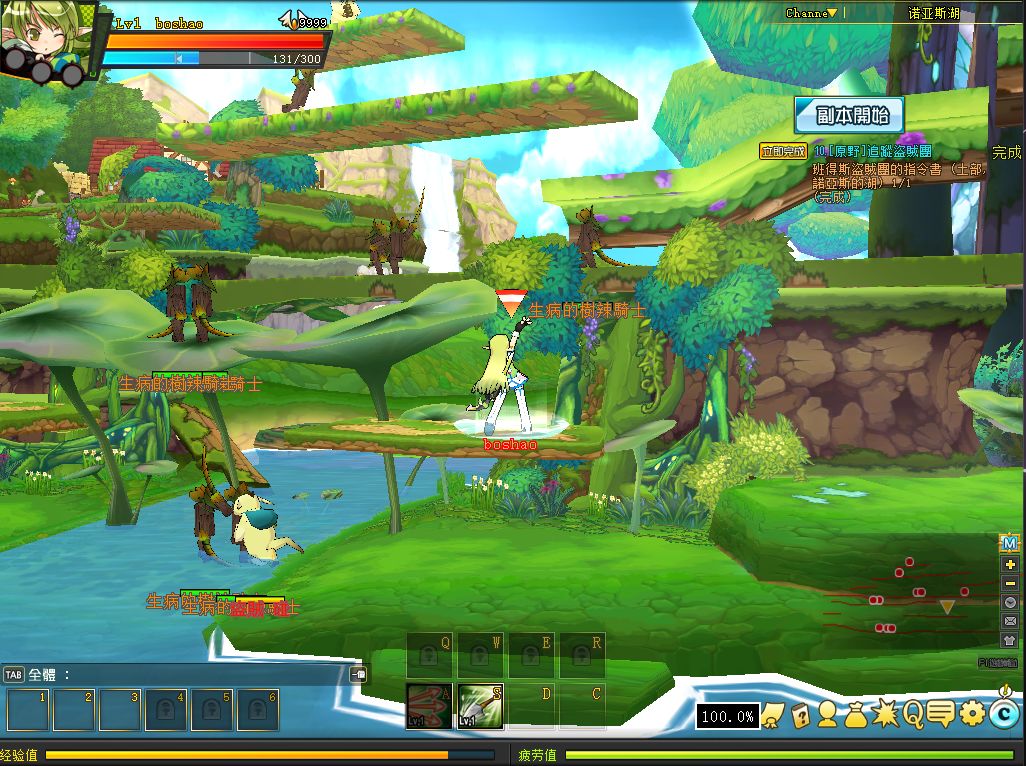Open the gear settings icon
The image size is (1026, 766).
(x=972, y=714)
